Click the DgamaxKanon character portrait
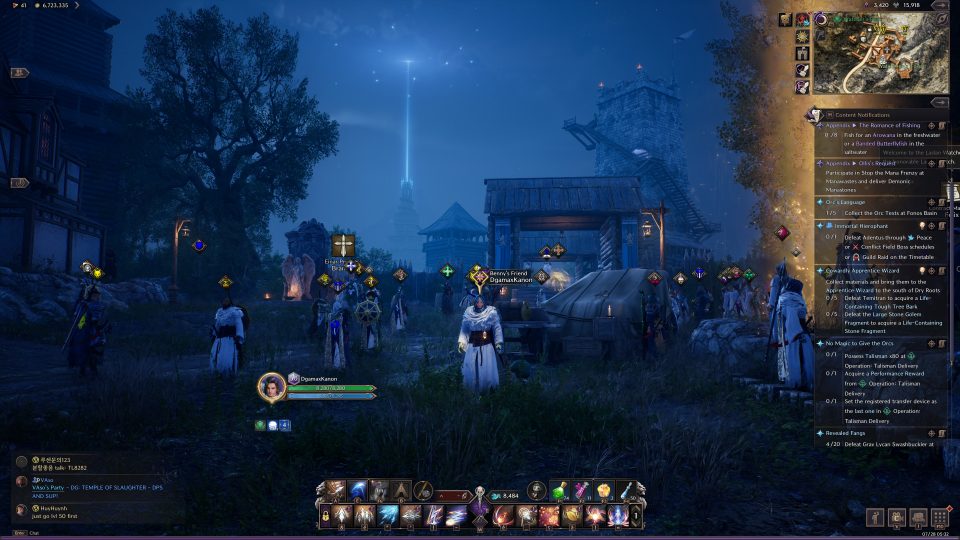 point(272,387)
